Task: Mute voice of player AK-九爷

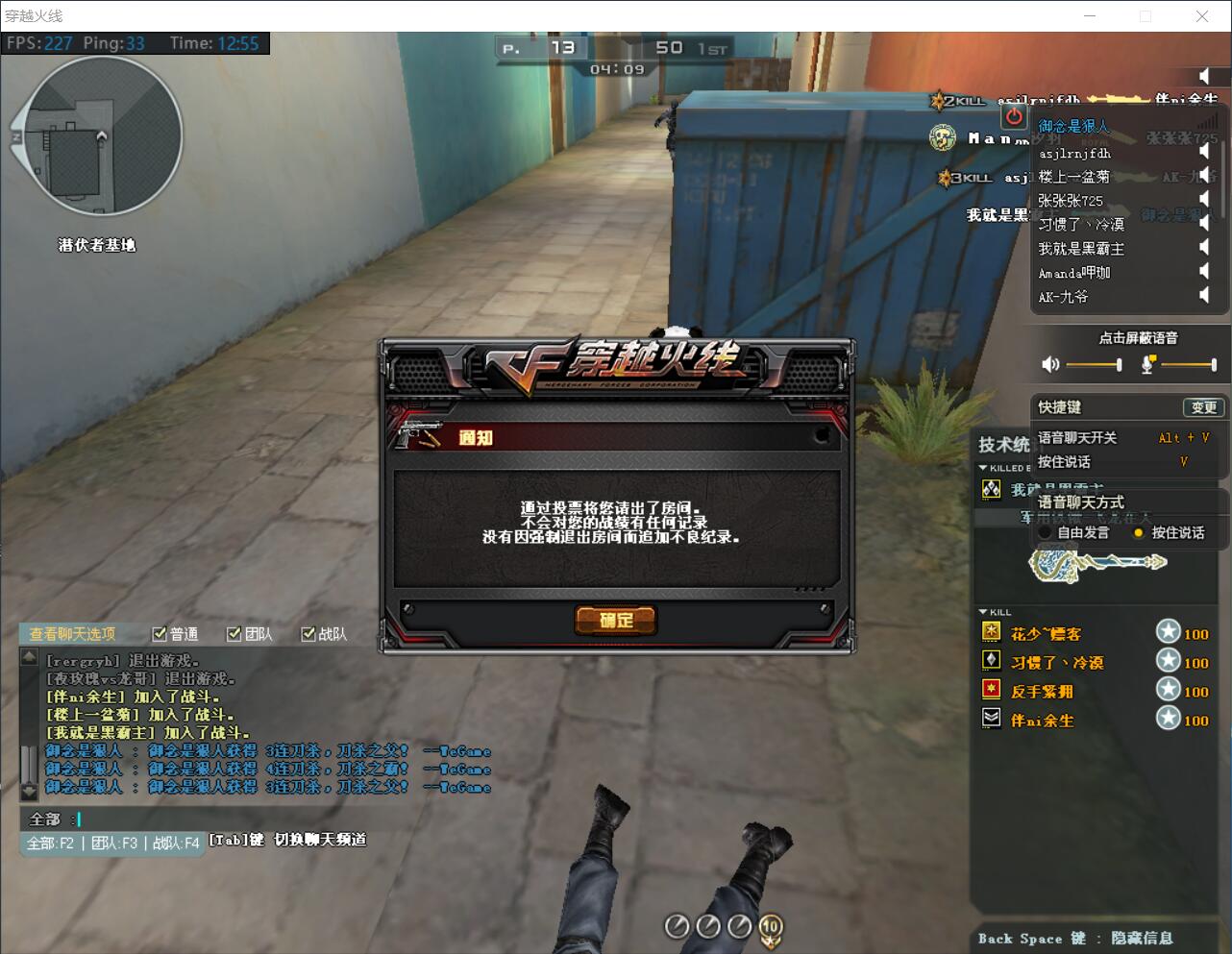Action: [x=1203, y=296]
